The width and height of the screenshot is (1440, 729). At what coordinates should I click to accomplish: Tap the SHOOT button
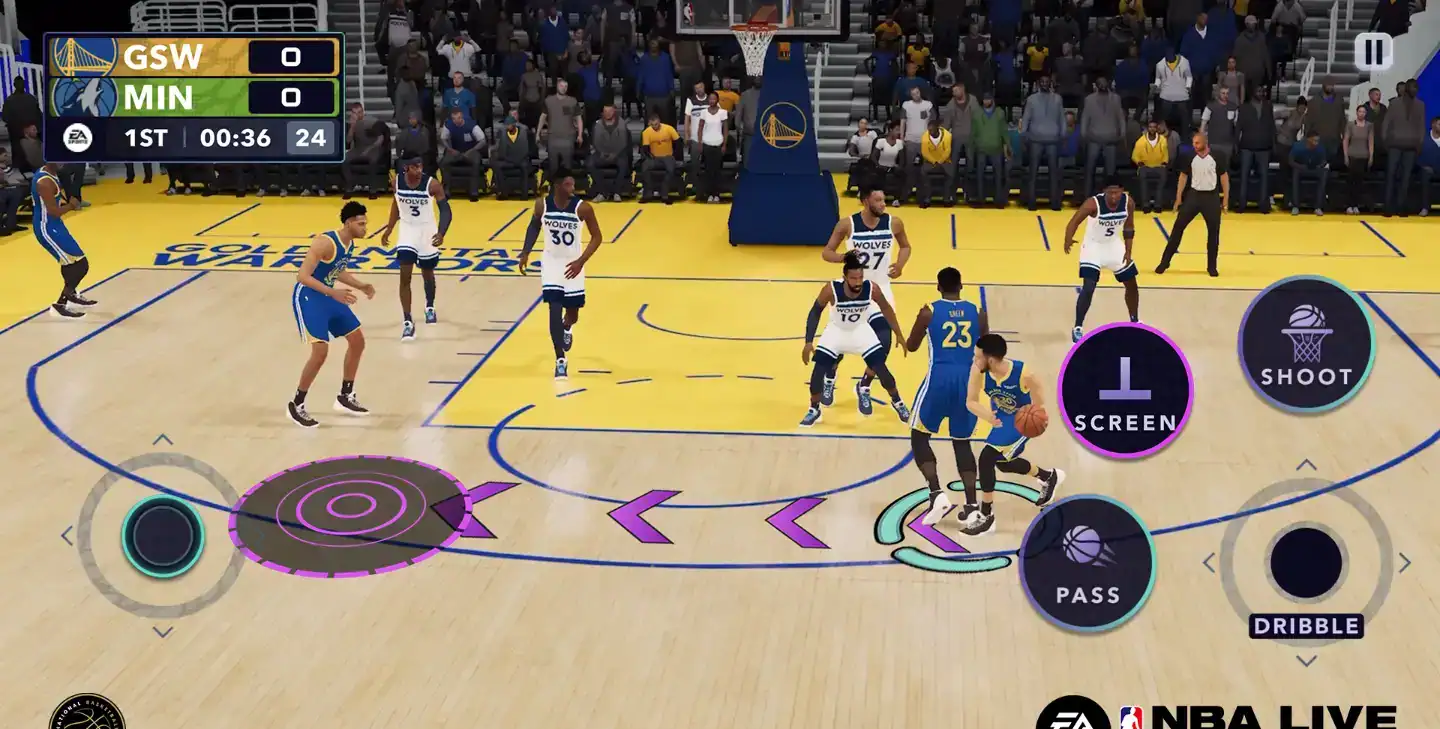coord(1306,344)
